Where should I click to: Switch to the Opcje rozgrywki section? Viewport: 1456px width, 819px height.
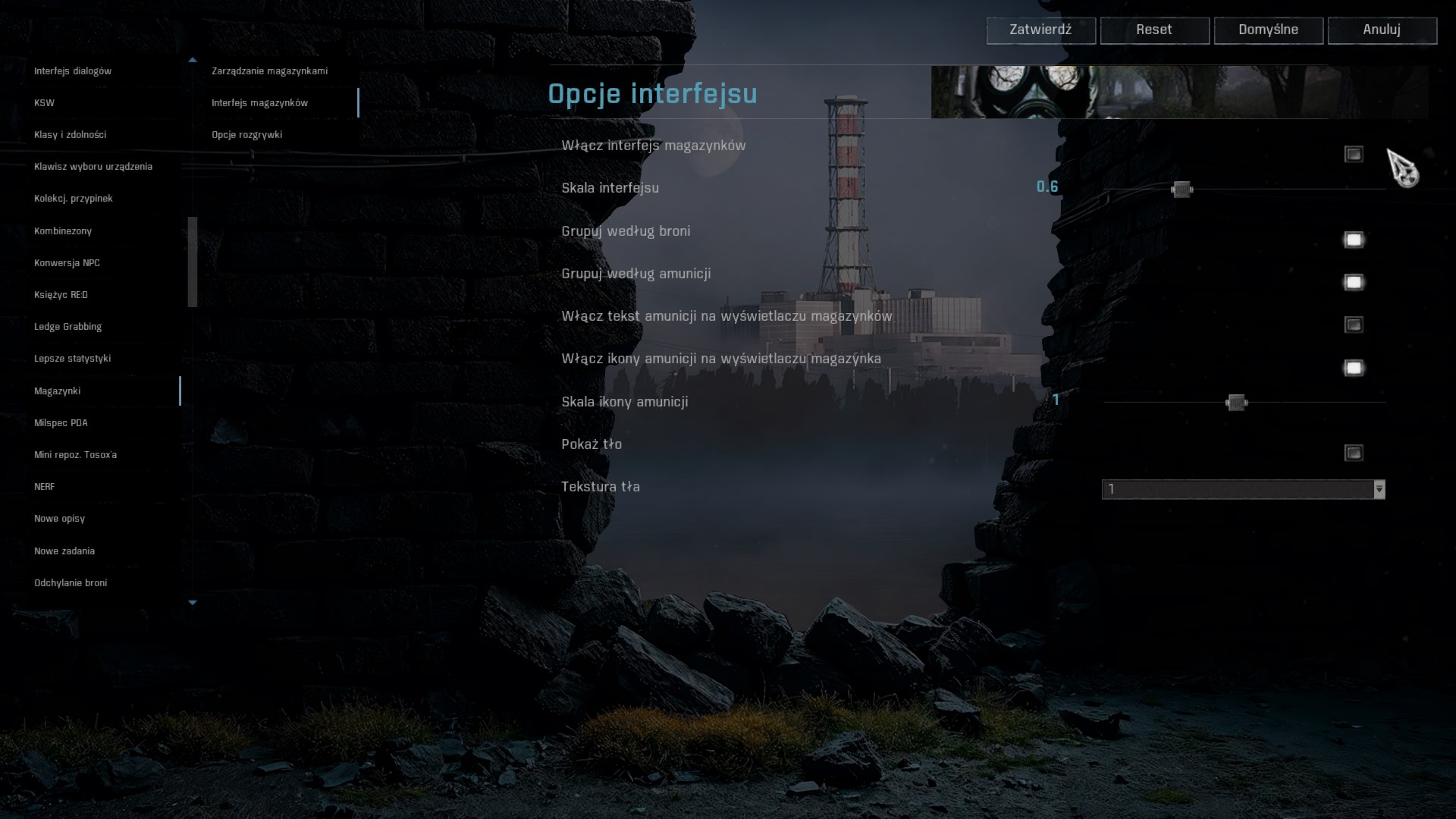[246, 135]
